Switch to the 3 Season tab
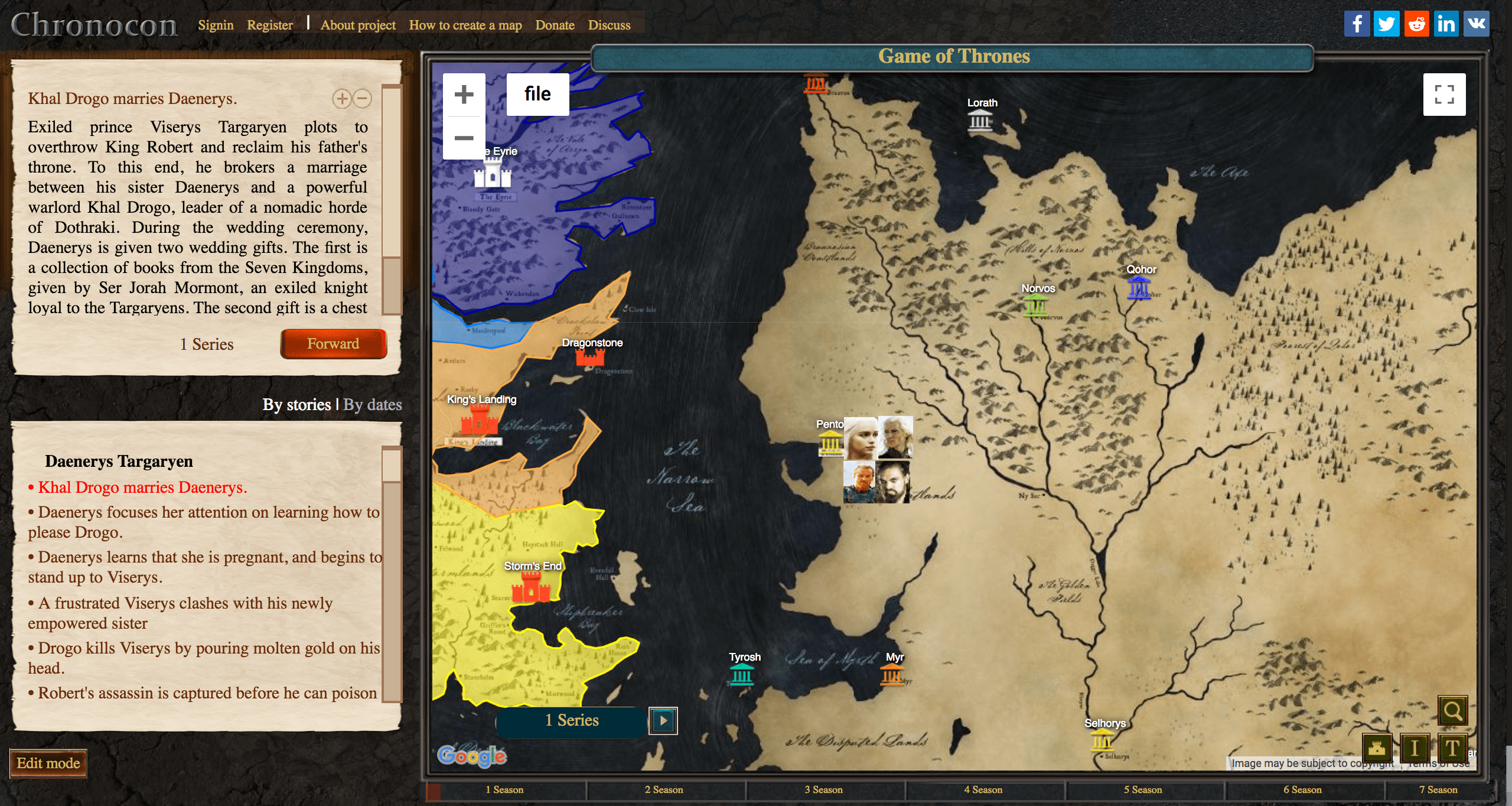 pos(825,789)
